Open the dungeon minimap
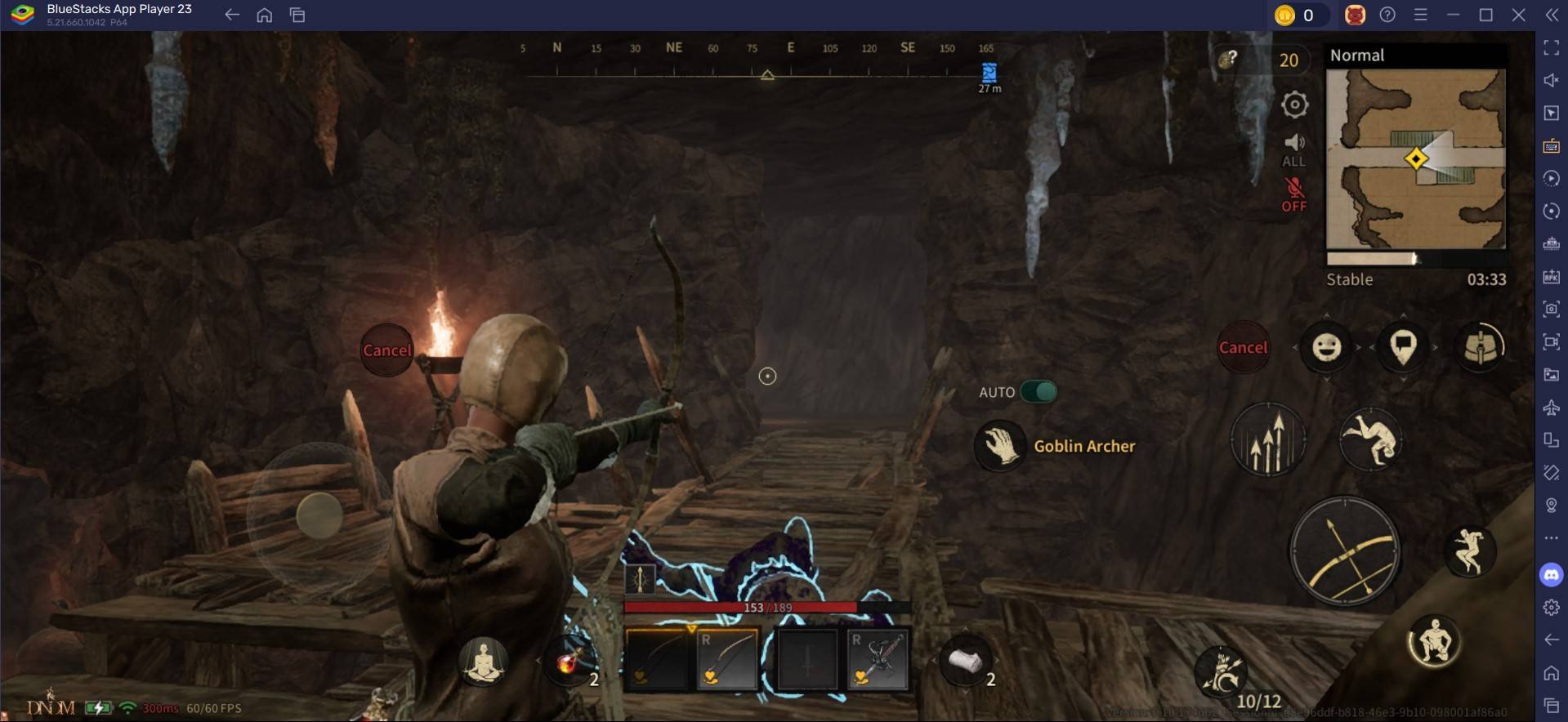The image size is (1568, 722). [x=1415, y=158]
